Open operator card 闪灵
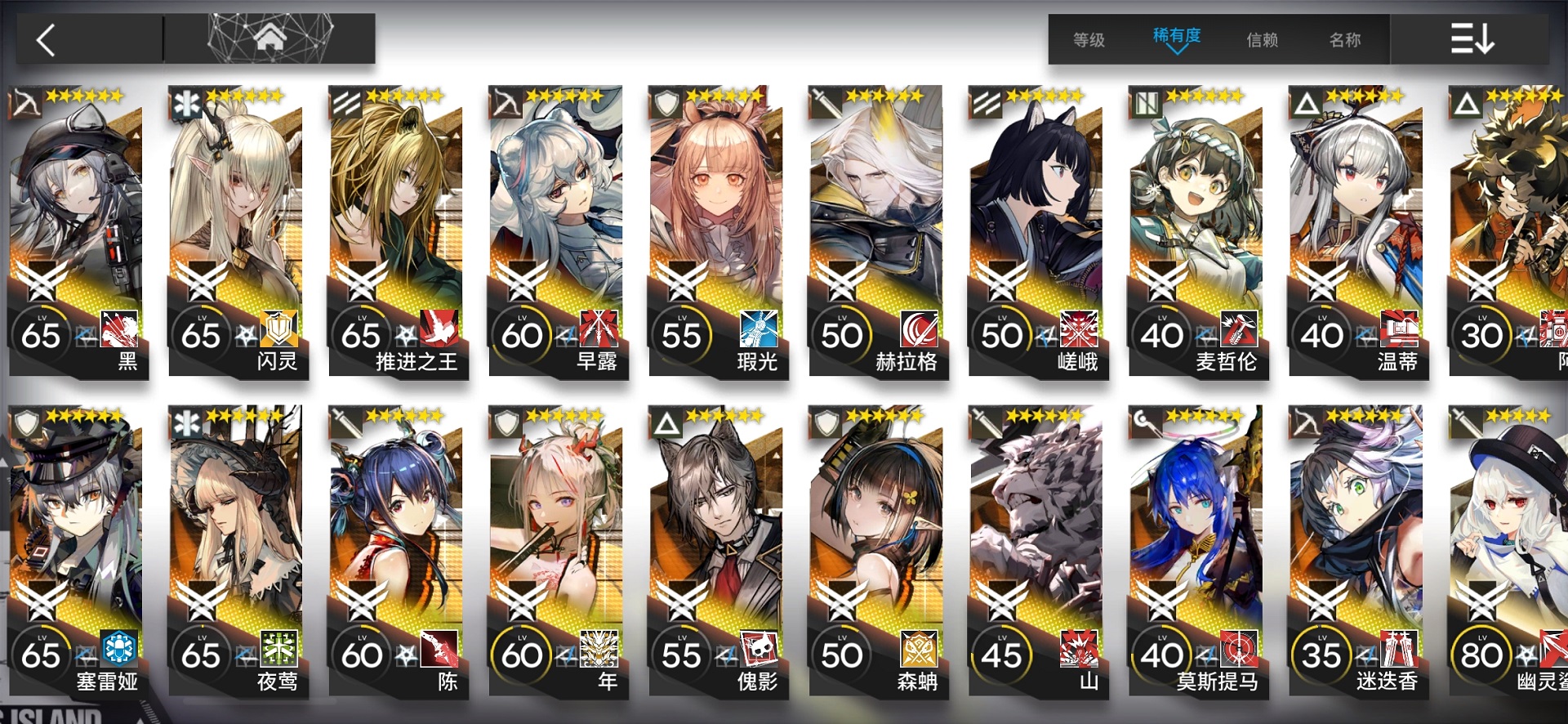This screenshot has width=1568, height=724. 238,233
